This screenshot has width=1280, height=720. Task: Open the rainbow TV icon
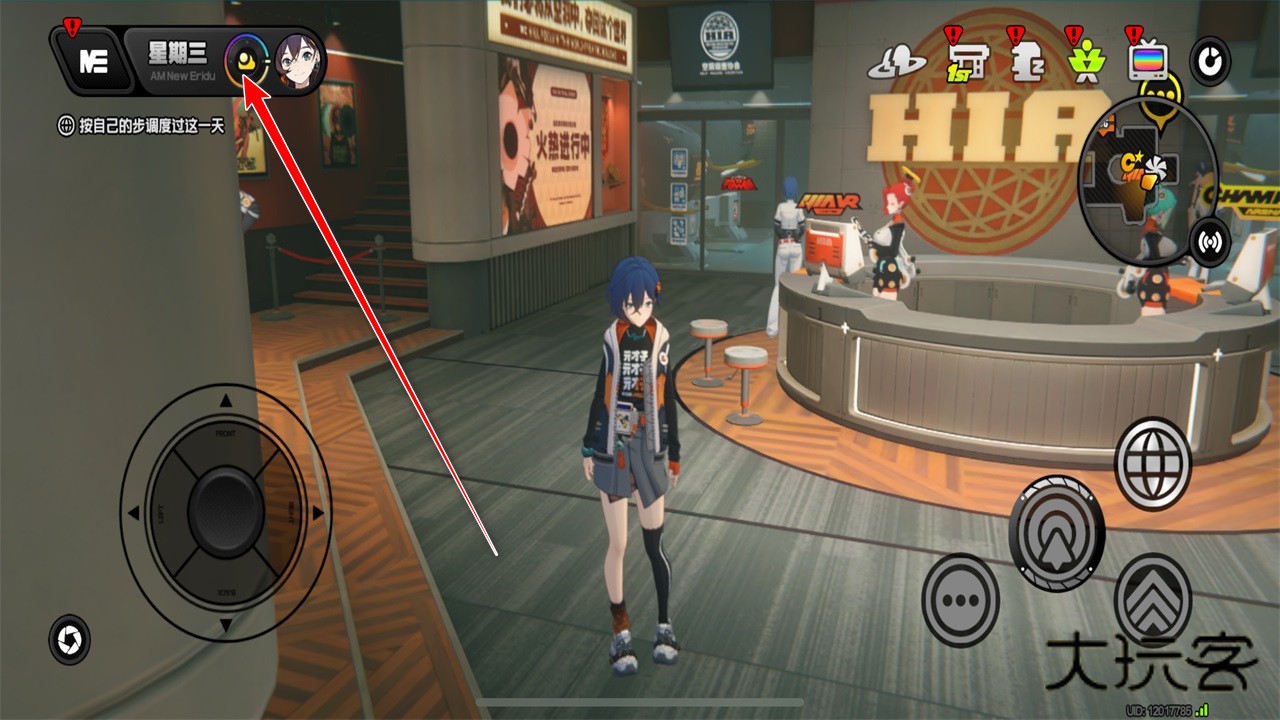coord(1147,62)
